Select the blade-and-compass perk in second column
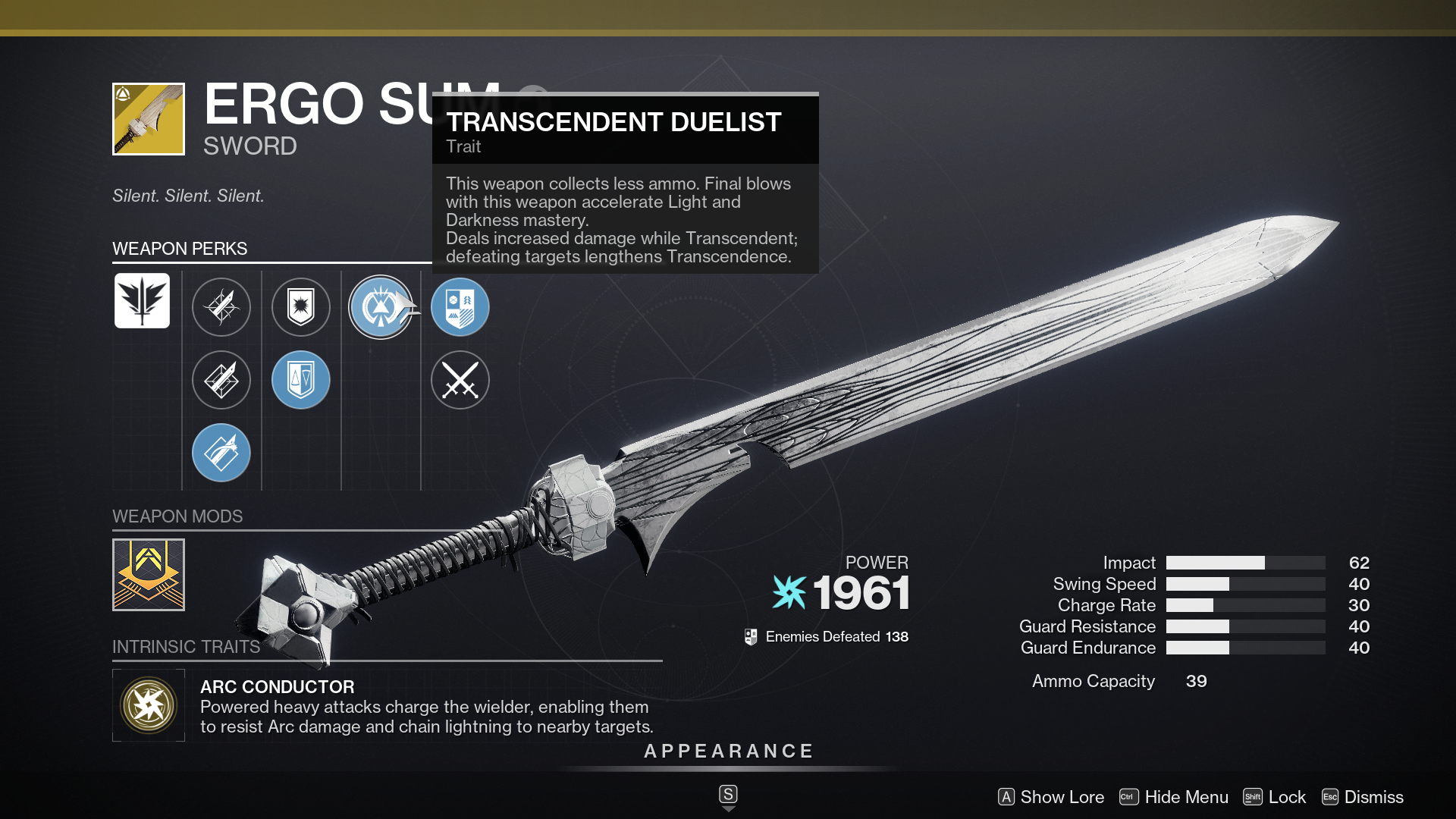 221,307
